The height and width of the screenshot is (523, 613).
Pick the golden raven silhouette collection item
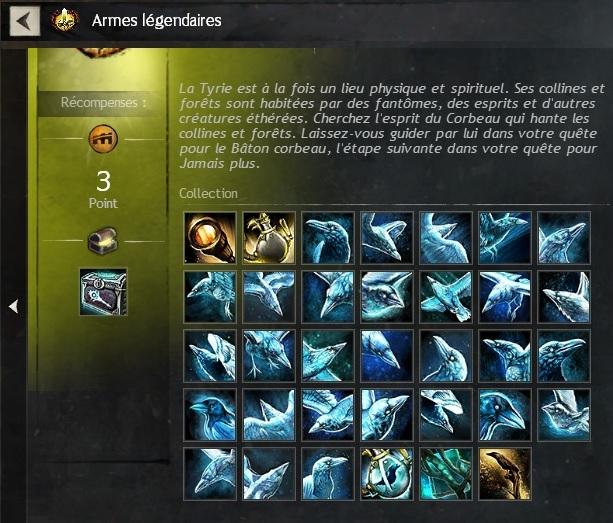point(505,474)
